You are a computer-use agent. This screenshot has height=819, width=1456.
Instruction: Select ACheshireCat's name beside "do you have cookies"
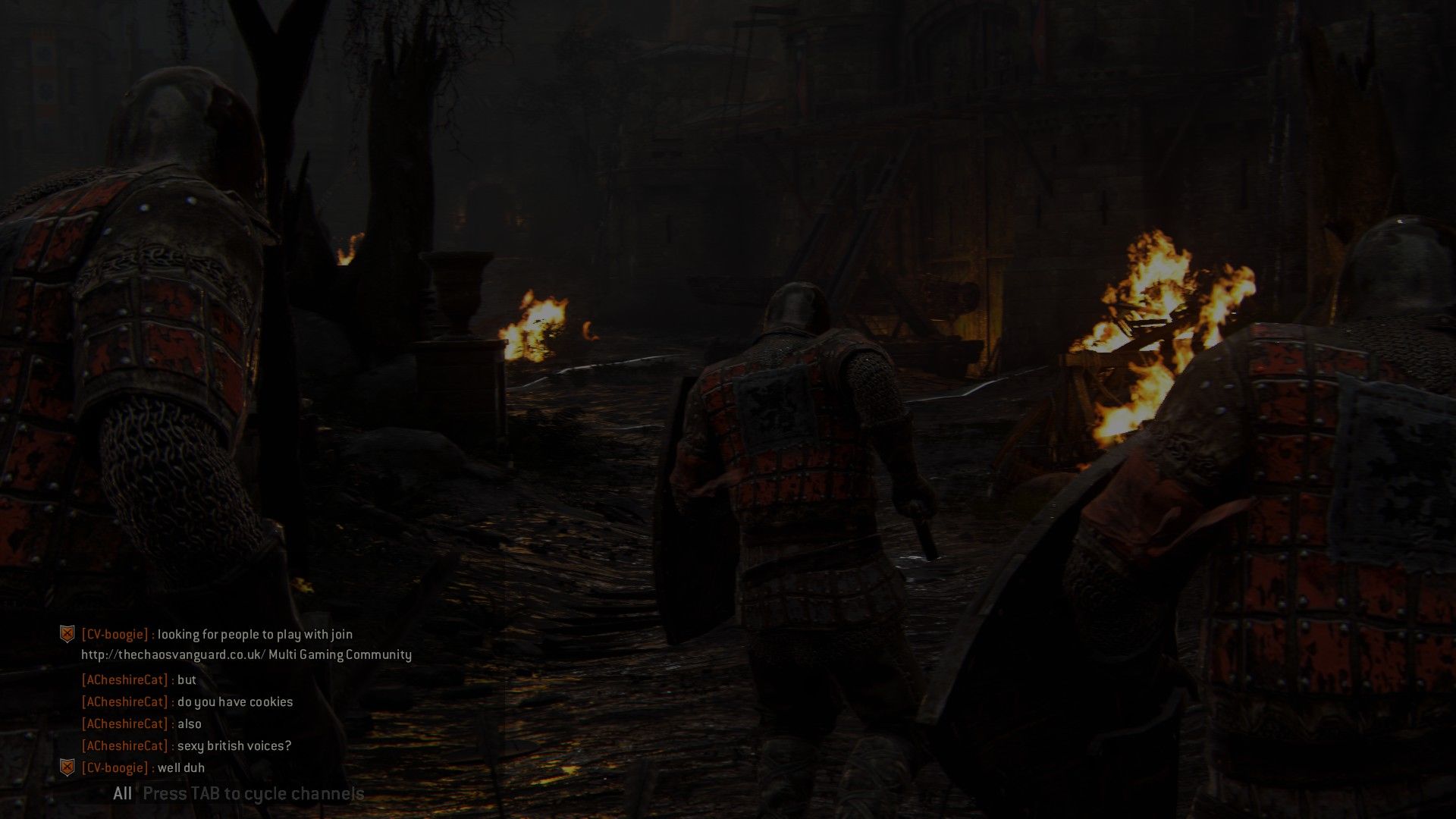tap(125, 702)
